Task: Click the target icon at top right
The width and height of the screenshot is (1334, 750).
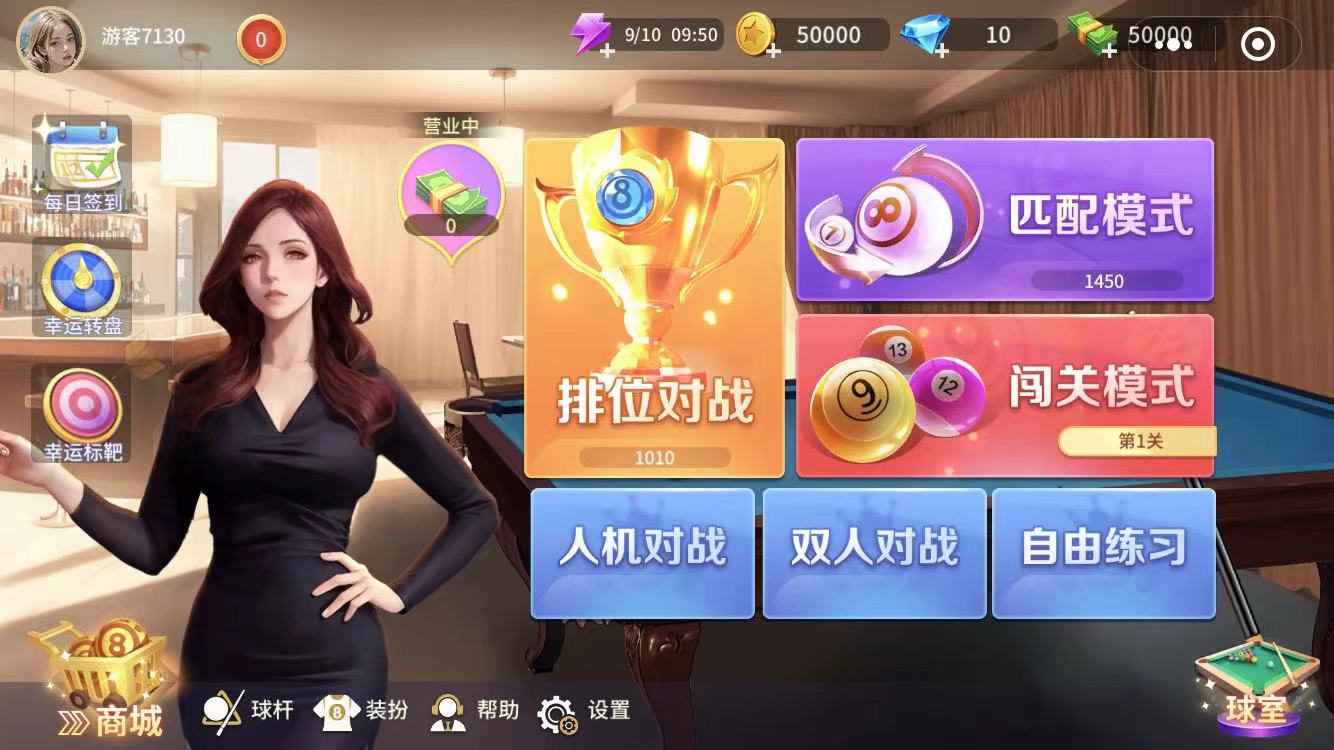Action: pos(1259,44)
